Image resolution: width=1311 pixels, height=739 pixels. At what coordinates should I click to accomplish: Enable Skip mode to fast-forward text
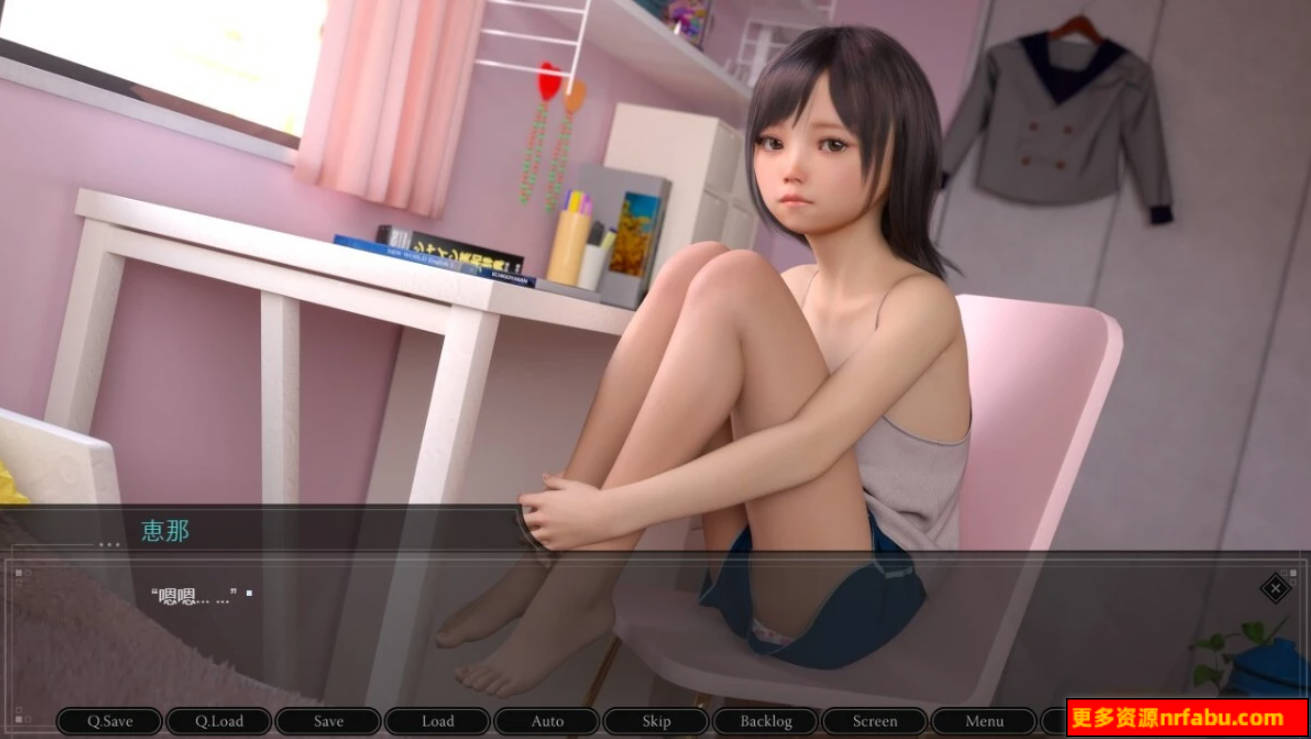pos(655,721)
